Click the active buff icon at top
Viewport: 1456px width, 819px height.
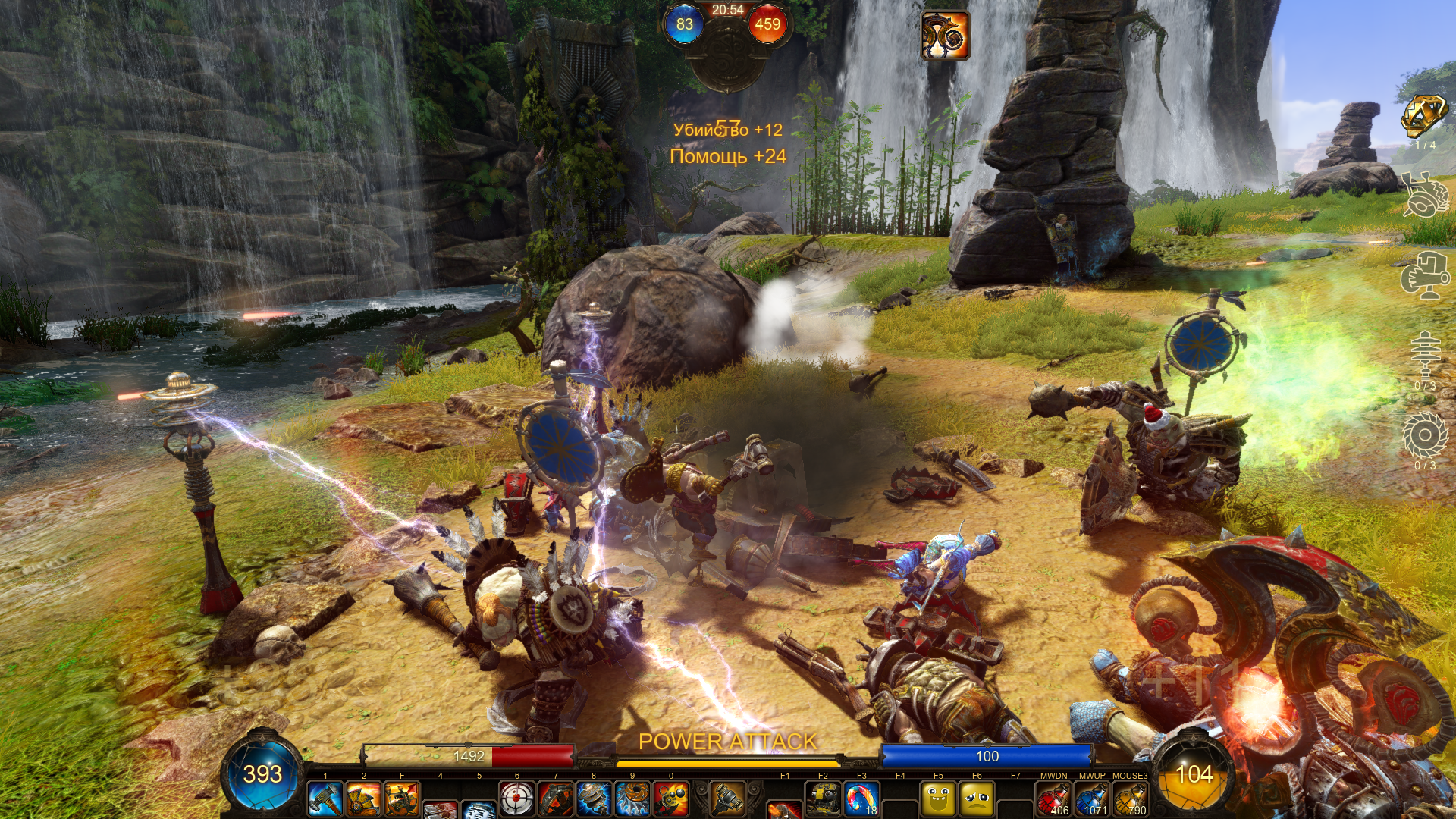[x=945, y=35]
